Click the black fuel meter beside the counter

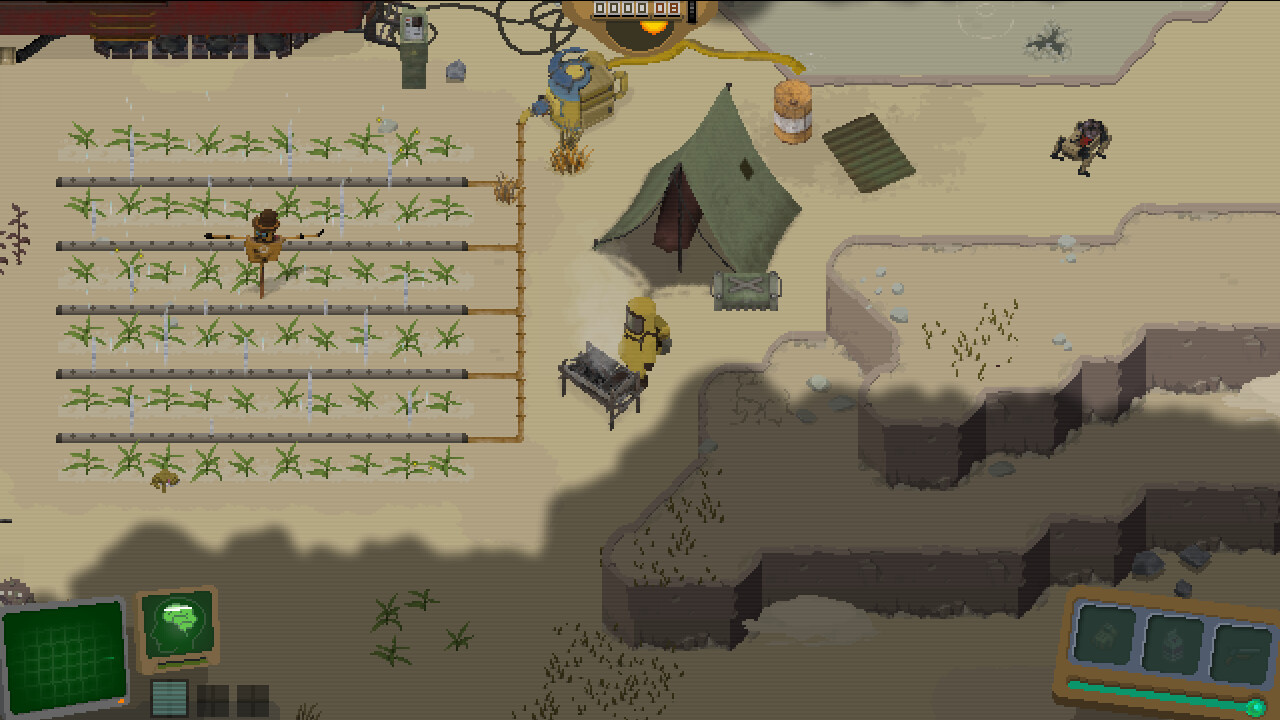pos(691,10)
